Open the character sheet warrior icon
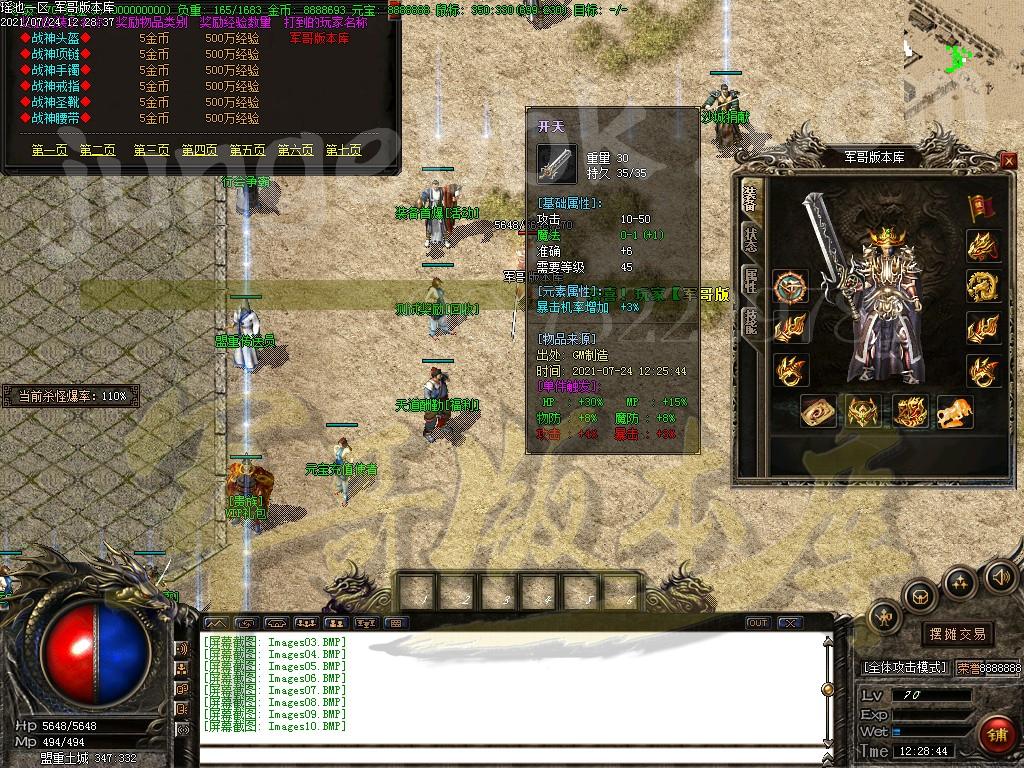The width and height of the screenshot is (1024, 768). (885, 618)
